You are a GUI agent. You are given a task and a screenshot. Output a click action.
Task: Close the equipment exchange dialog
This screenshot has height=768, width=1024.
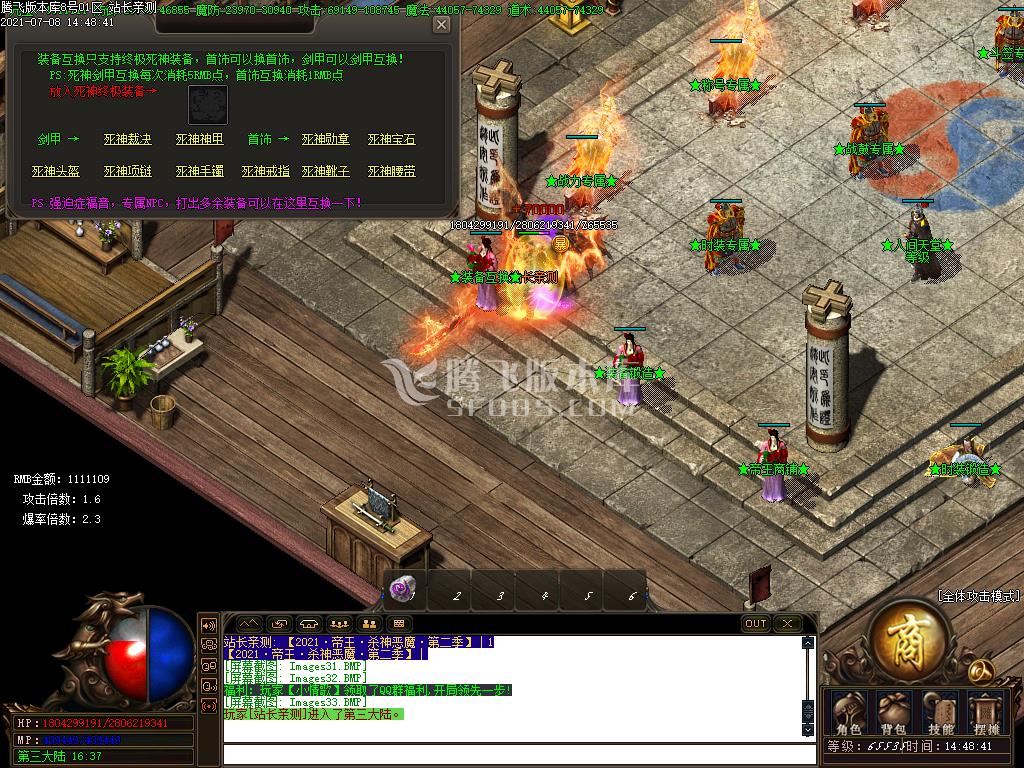click(441, 25)
